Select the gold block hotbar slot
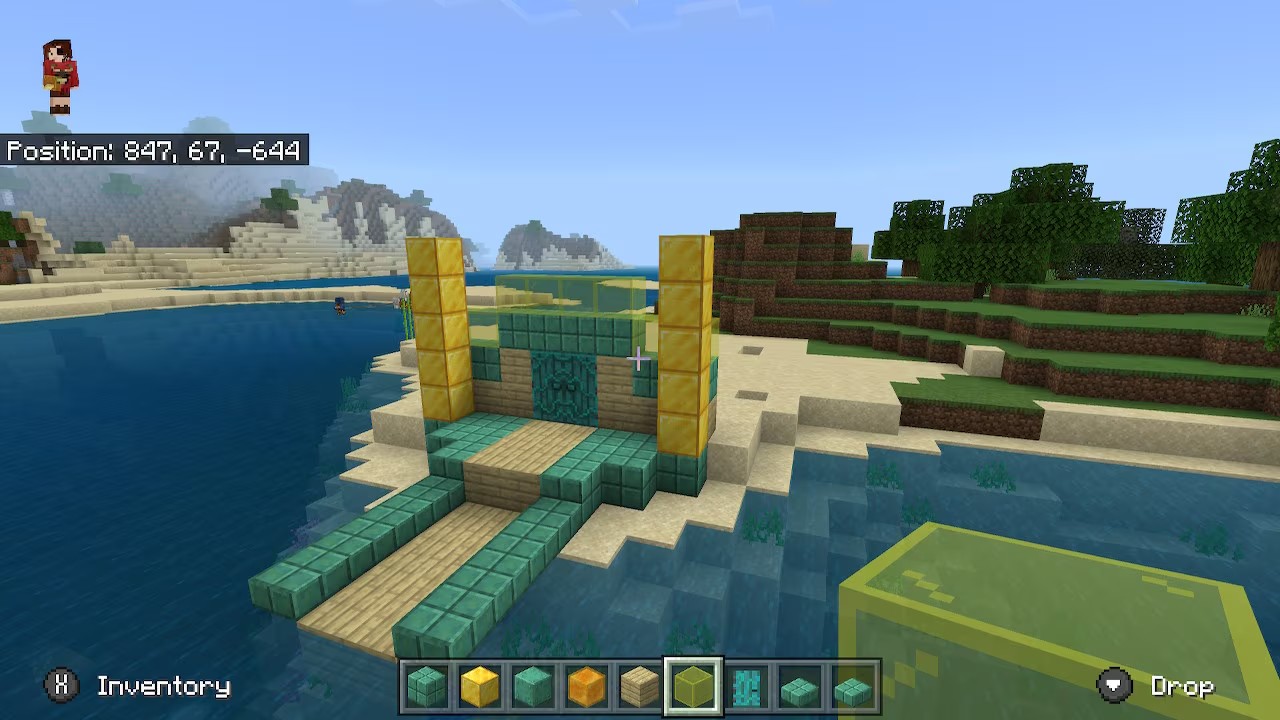The width and height of the screenshot is (1280, 720). coord(479,687)
